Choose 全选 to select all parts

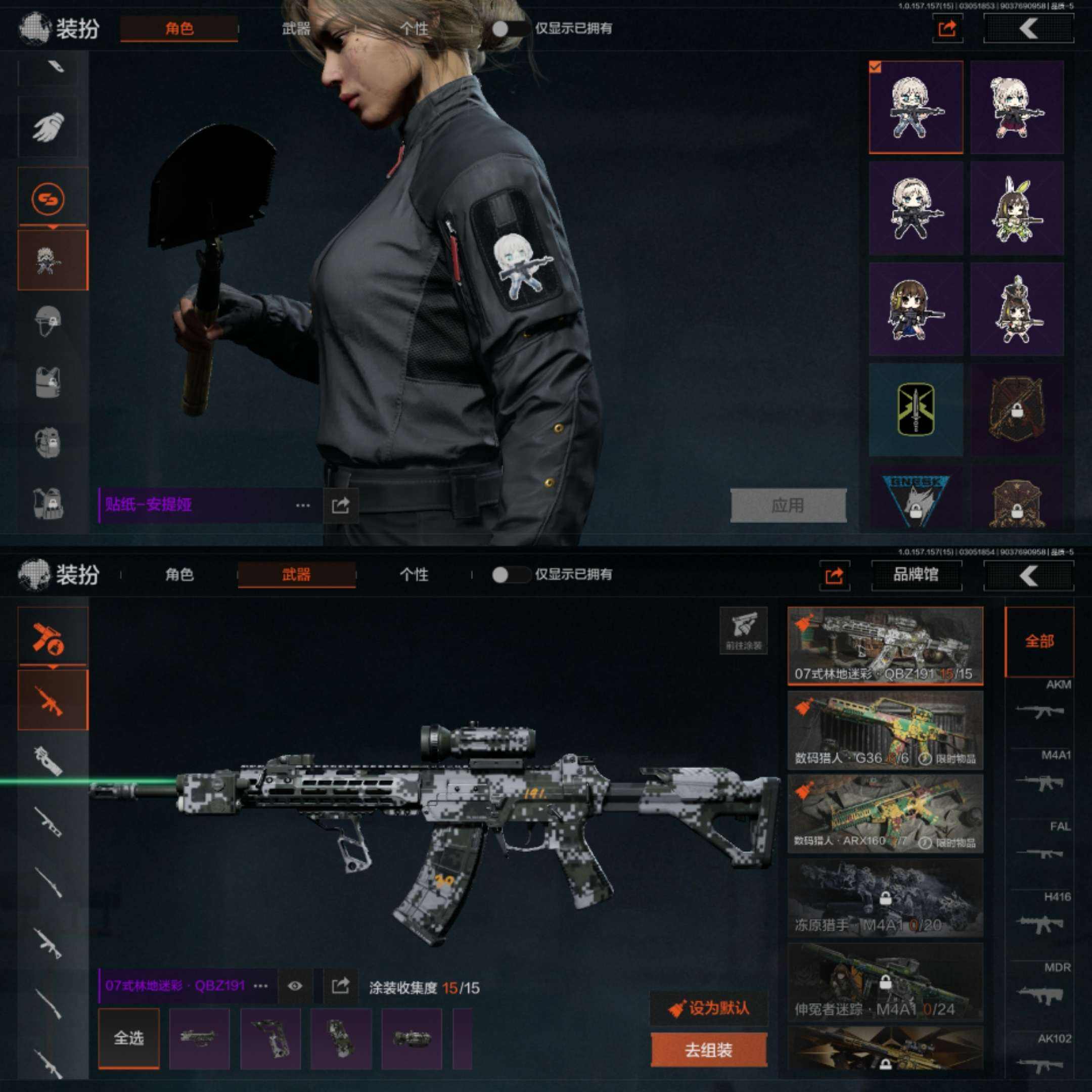point(129,1038)
